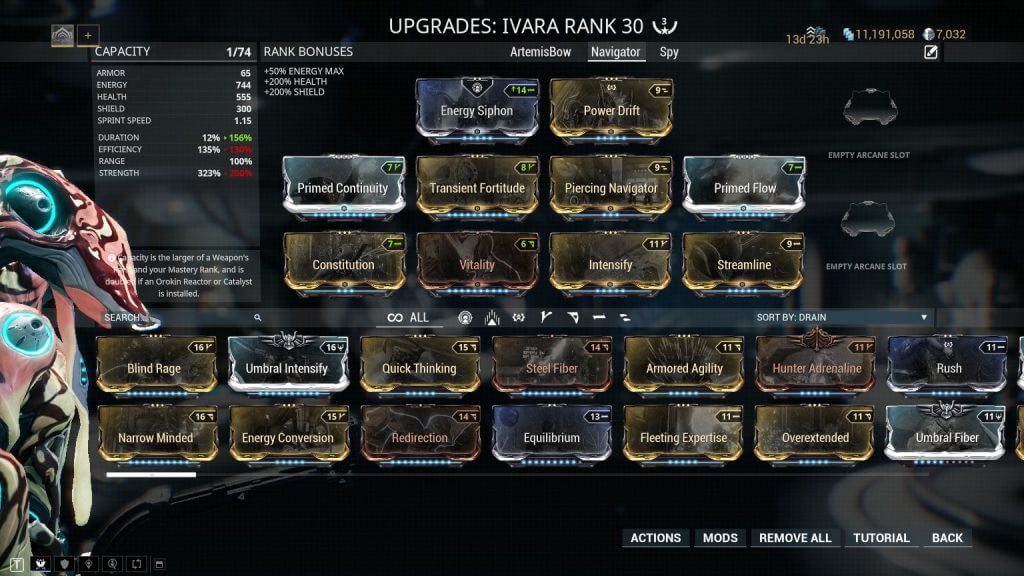Click the mod search field
This screenshot has width=1024, height=576.
(x=180, y=317)
